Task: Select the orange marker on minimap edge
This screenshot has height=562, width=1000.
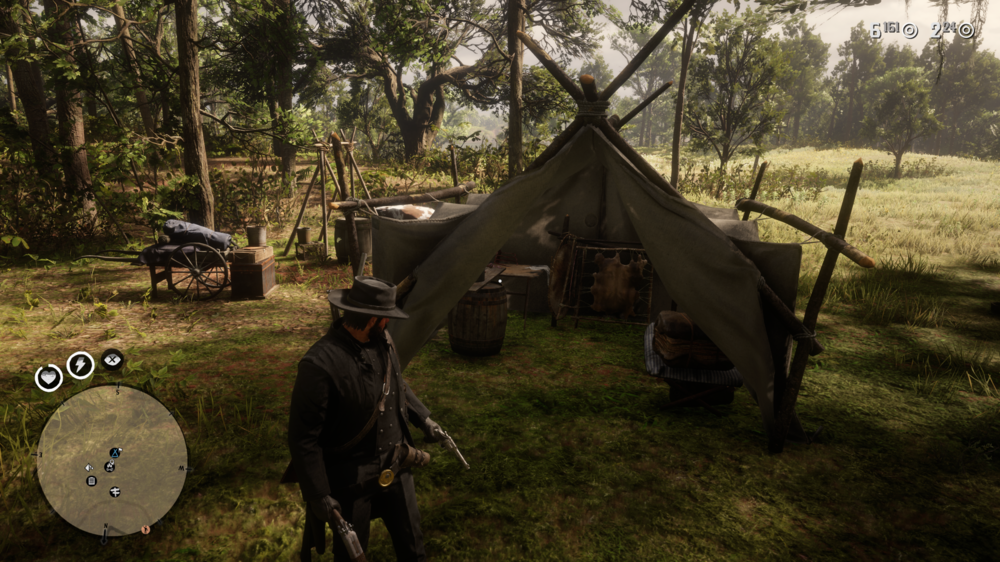Action: (144, 529)
